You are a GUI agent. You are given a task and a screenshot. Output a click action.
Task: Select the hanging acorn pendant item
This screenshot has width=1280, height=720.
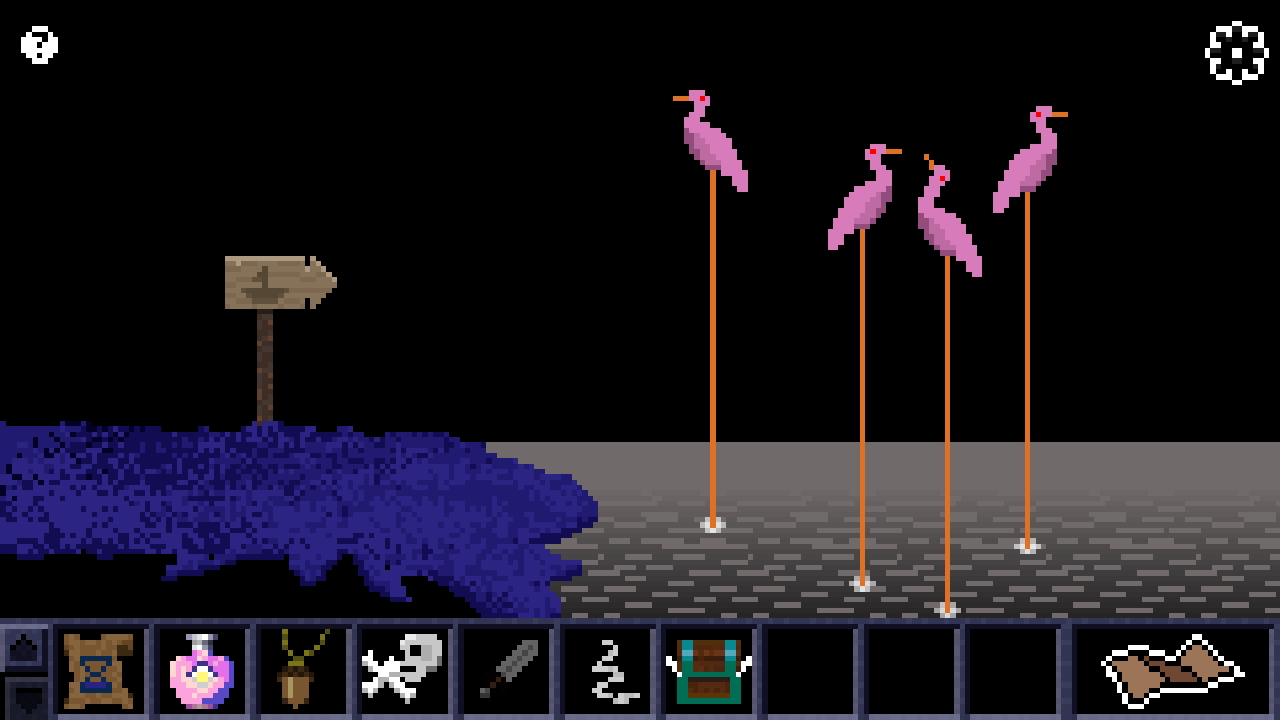click(301, 672)
